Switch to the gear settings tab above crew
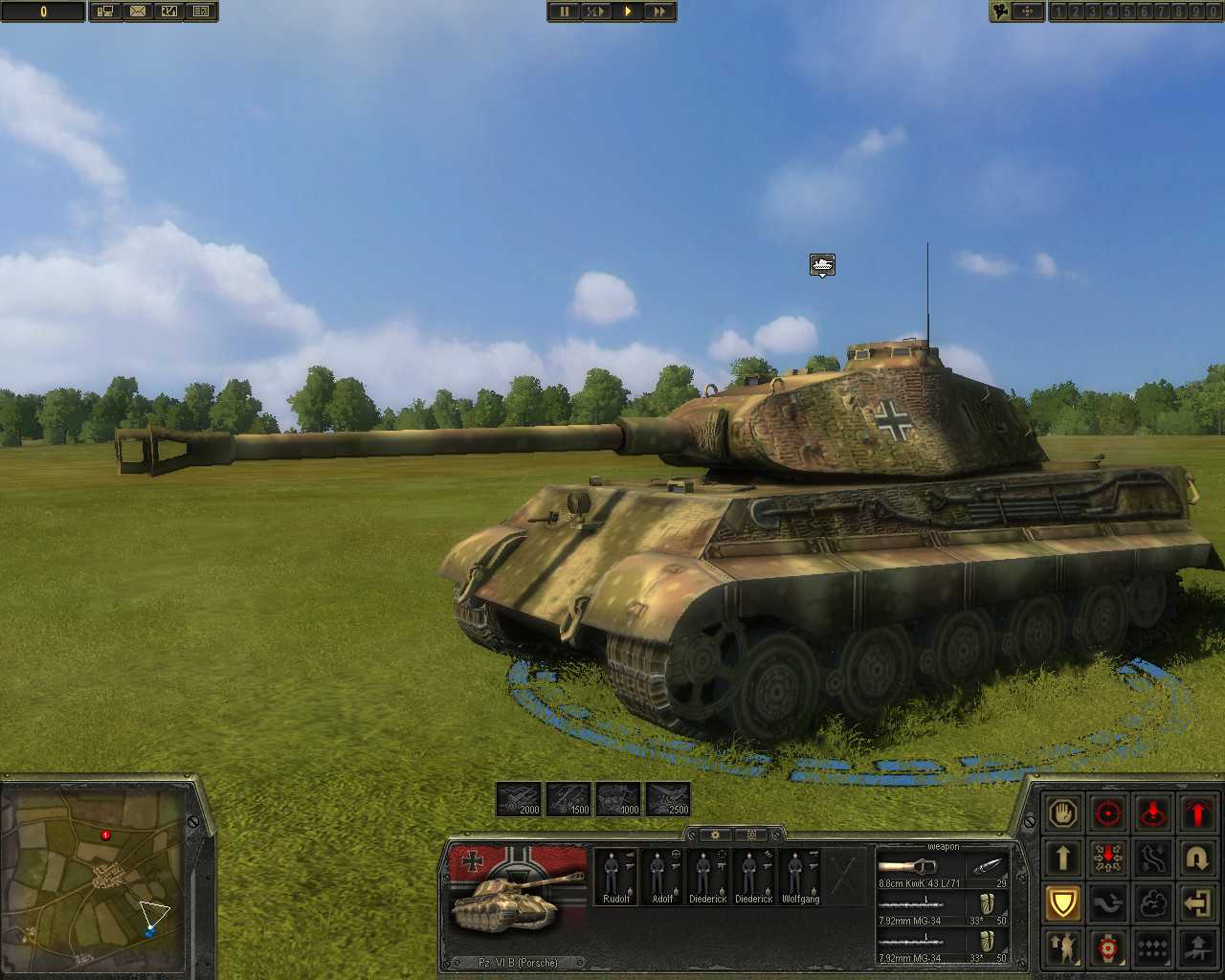Viewport: 1225px width, 980px height. pyautogui.click(x=716, y=835)
